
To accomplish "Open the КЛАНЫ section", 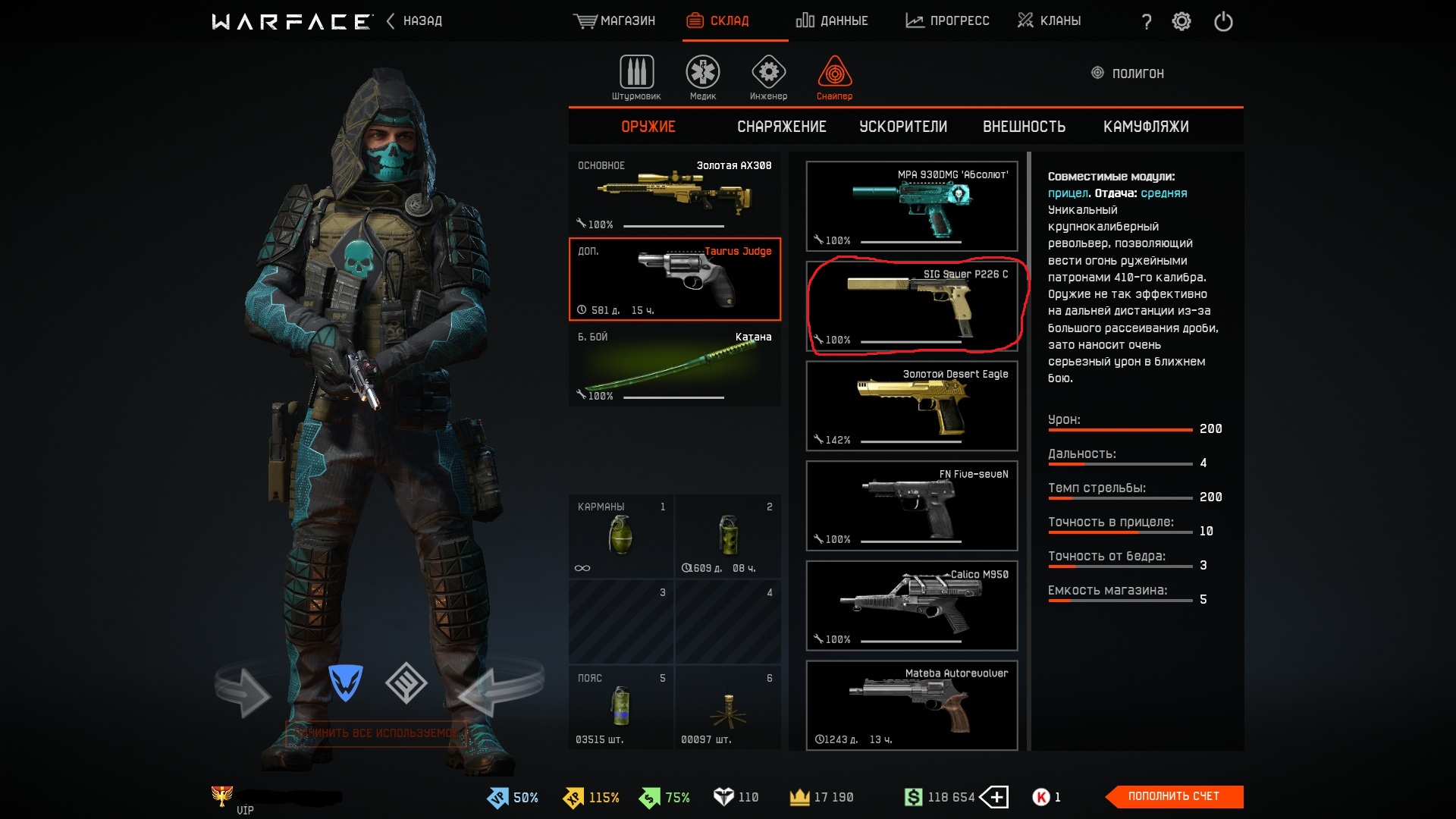I will click(1049, 21).
